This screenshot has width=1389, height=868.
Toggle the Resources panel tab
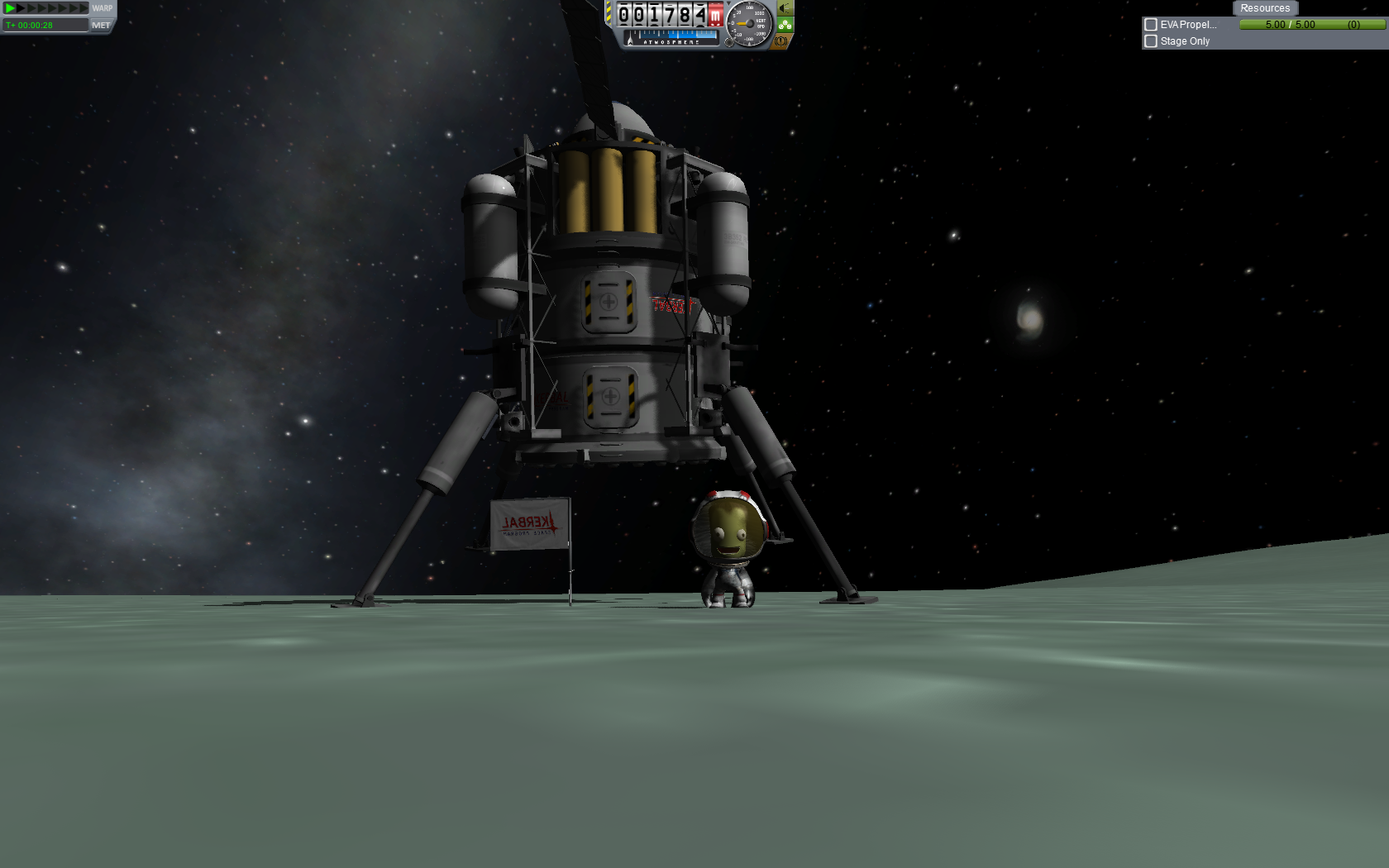coord(1264,8)
